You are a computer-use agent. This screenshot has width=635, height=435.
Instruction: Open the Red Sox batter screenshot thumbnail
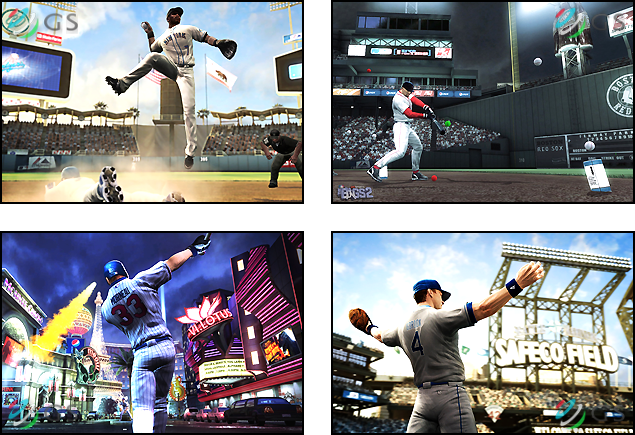click(483, 102)
